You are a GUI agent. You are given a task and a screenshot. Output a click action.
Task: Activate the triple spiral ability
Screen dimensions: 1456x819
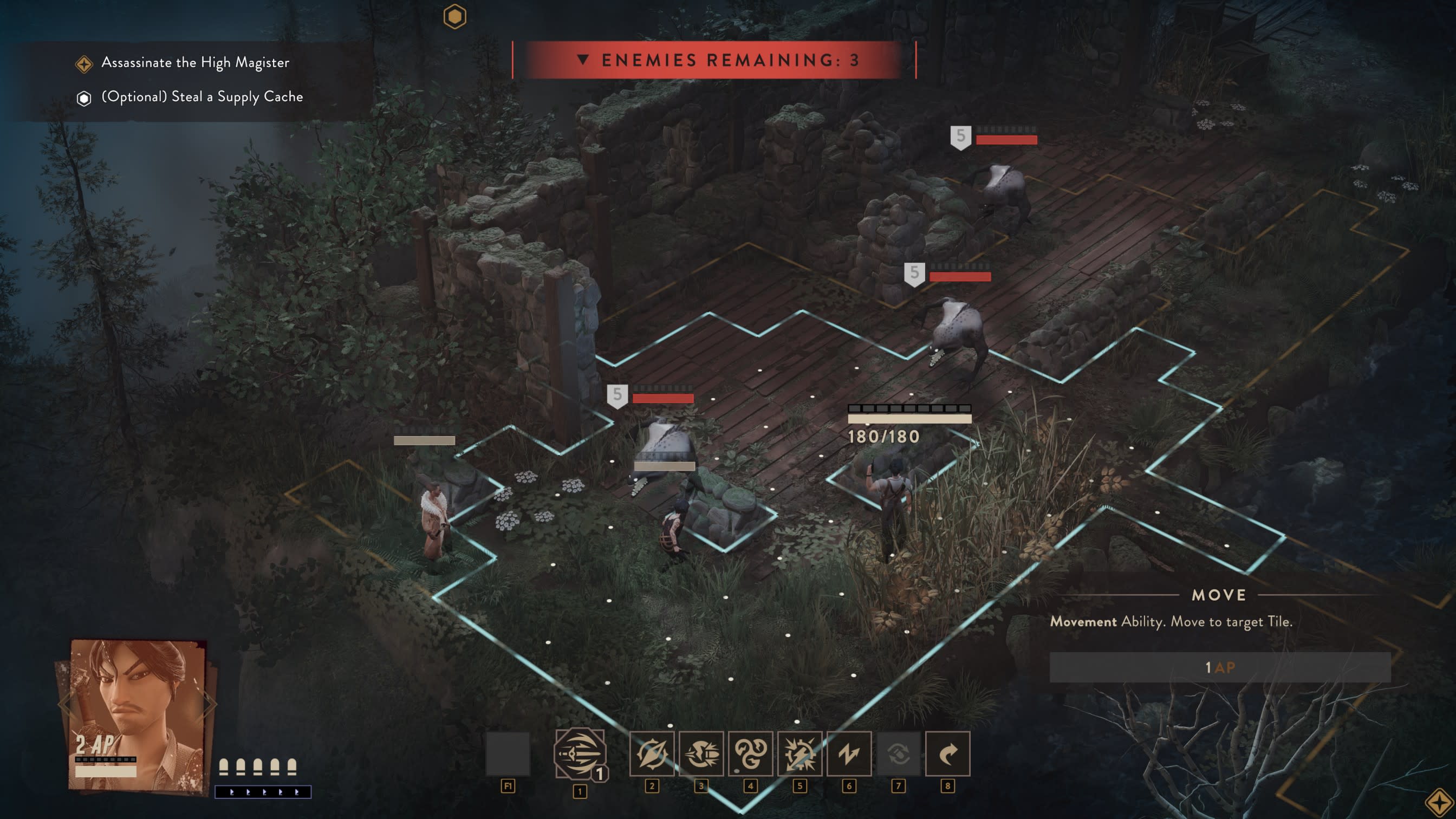pos(750,753)
